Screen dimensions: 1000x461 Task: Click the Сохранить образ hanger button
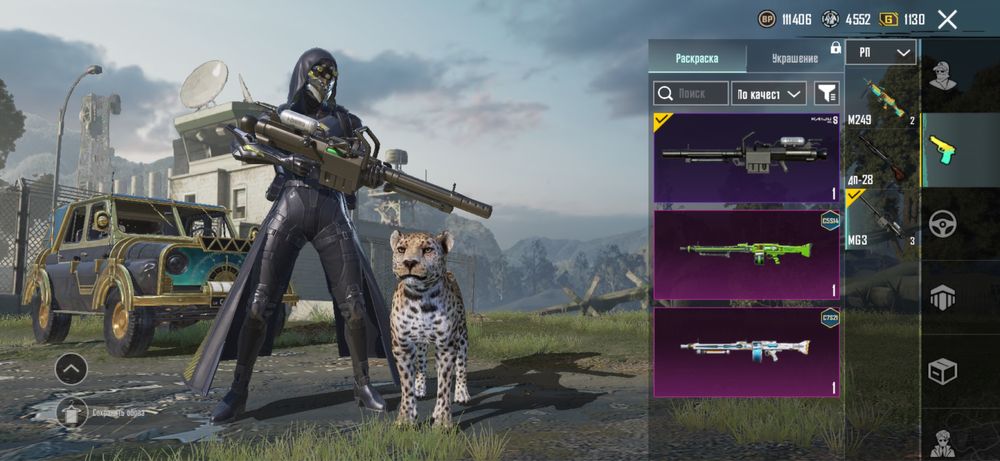coord(71,411)
